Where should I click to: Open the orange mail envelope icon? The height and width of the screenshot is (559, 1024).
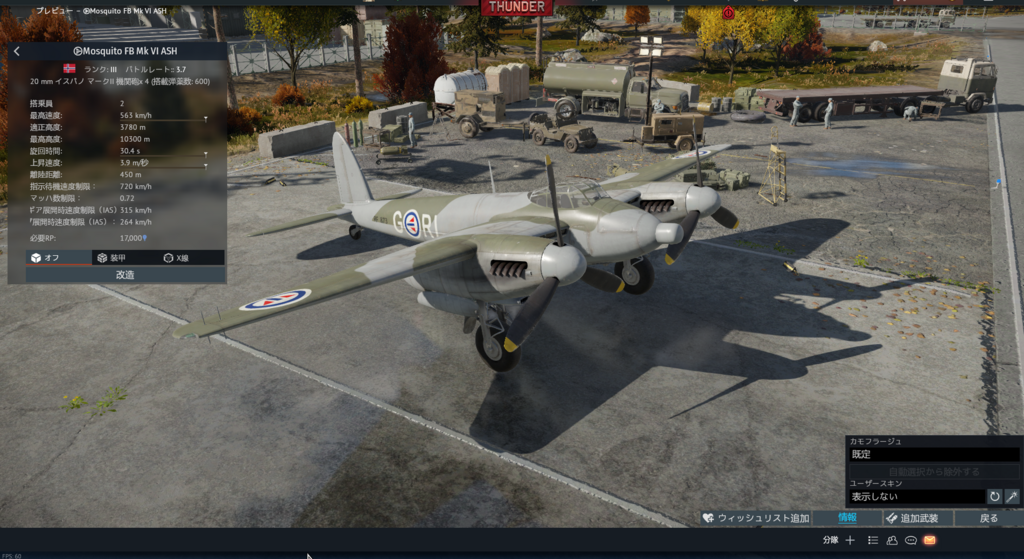(x=929, y=540)
